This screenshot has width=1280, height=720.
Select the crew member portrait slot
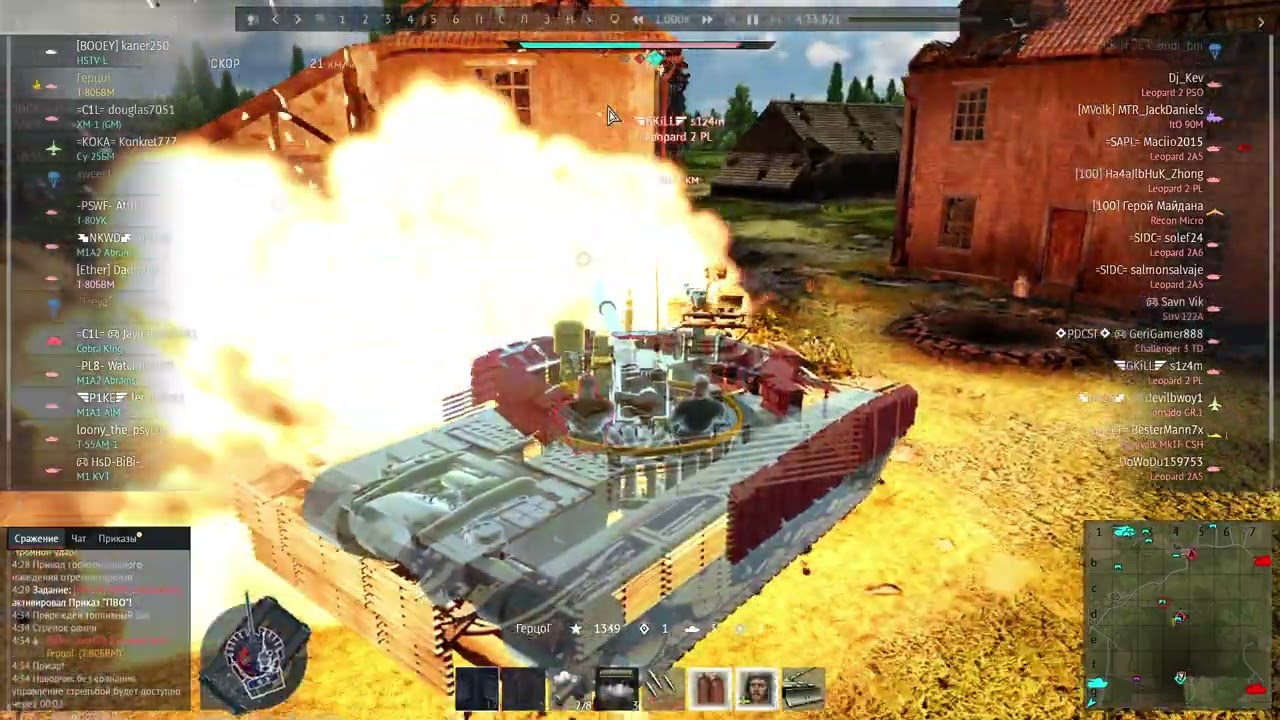point(757,688)
